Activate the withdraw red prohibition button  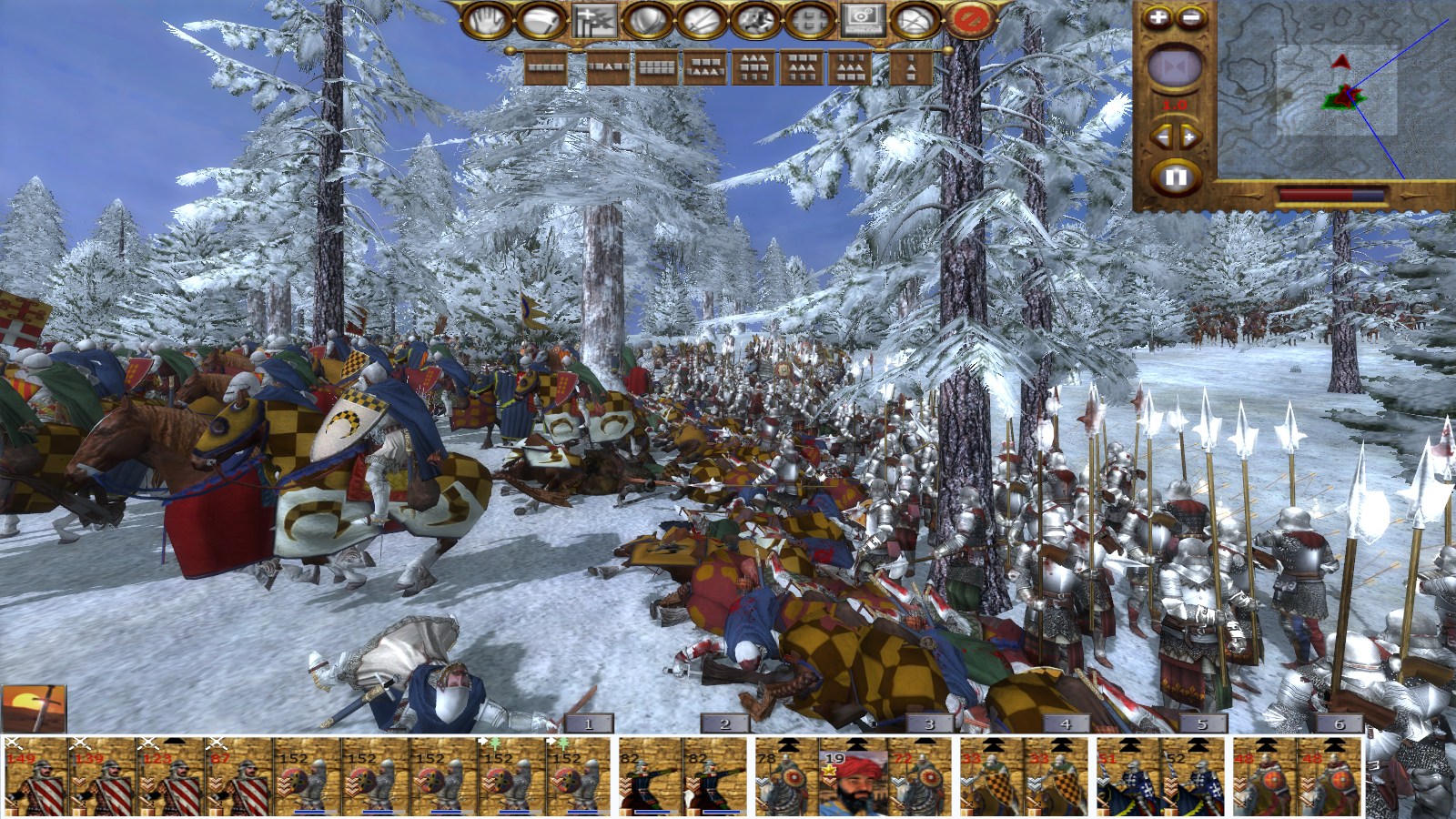pyautogui.click(x=970, y=20)
